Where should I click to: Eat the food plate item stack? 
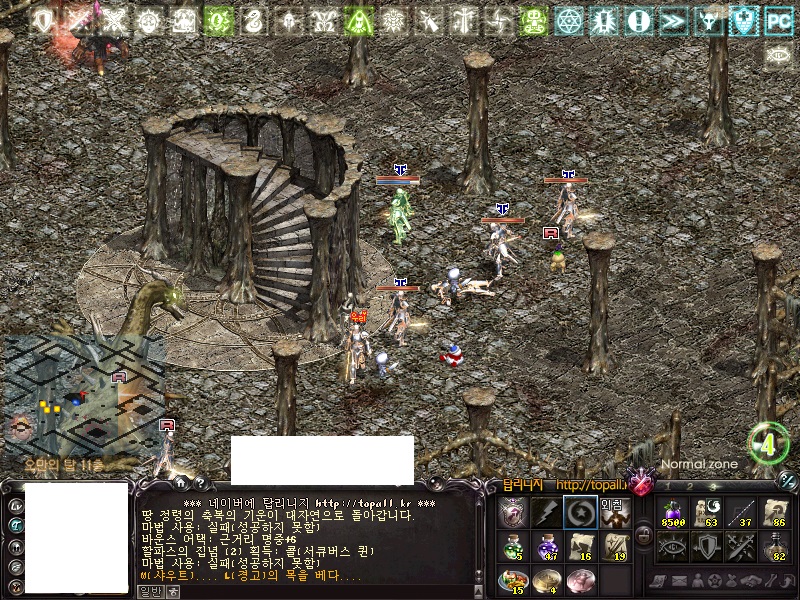(x=513, y=579)
